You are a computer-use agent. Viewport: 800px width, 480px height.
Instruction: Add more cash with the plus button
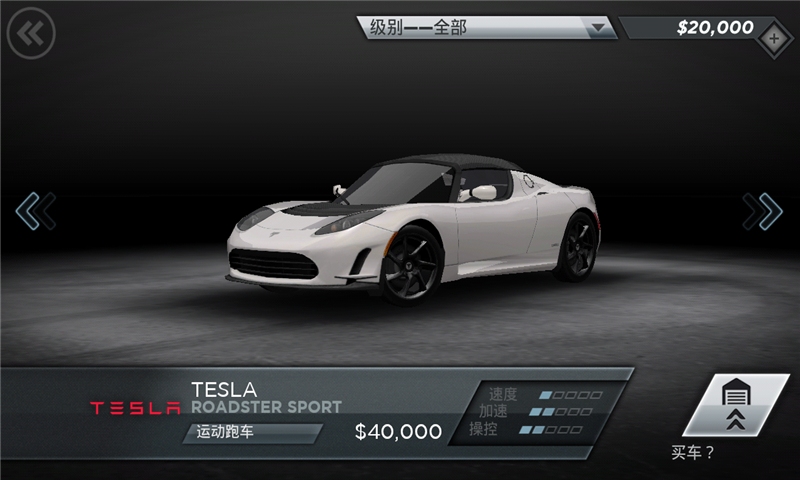pyautogui.click(x=775, y=40)
